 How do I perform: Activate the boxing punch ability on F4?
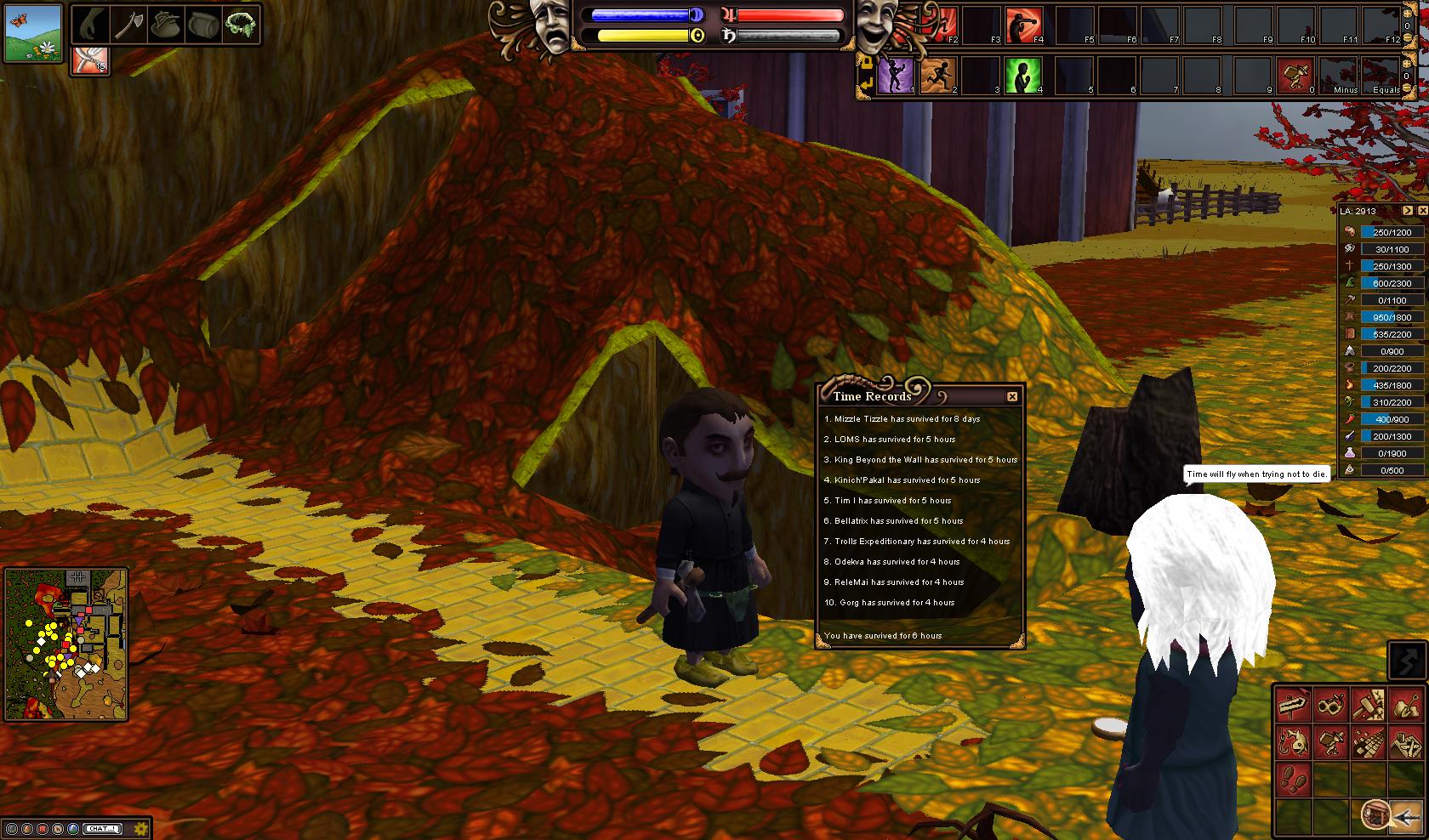[1023, 25]
